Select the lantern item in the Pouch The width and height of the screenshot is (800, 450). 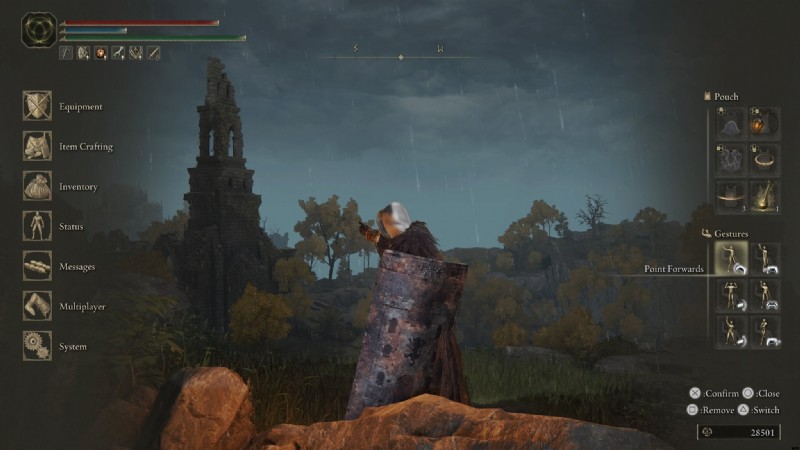pos(765,124)
